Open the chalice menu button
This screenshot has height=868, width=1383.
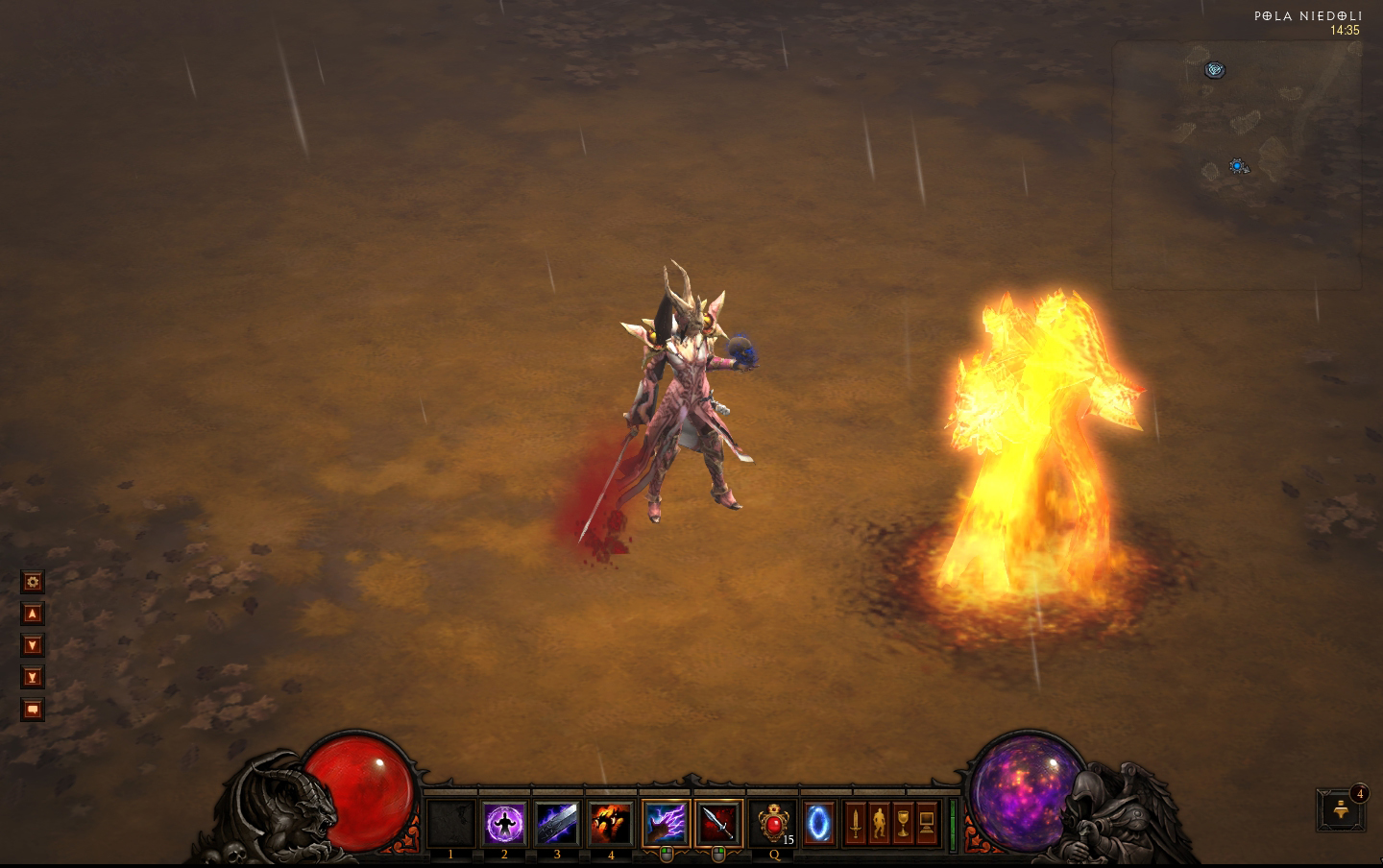[x=903, y=824]
